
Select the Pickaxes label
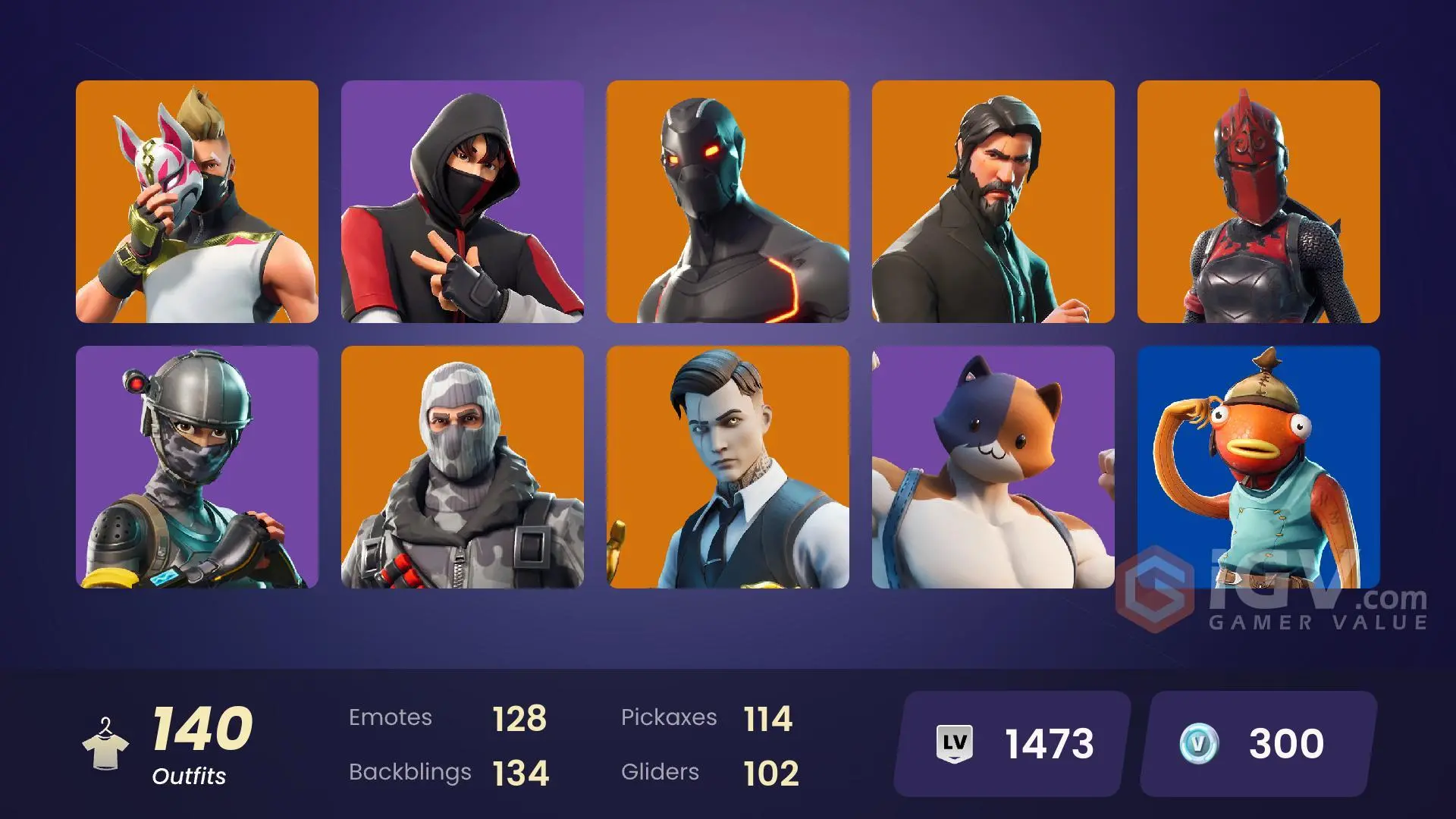(670, 717)
